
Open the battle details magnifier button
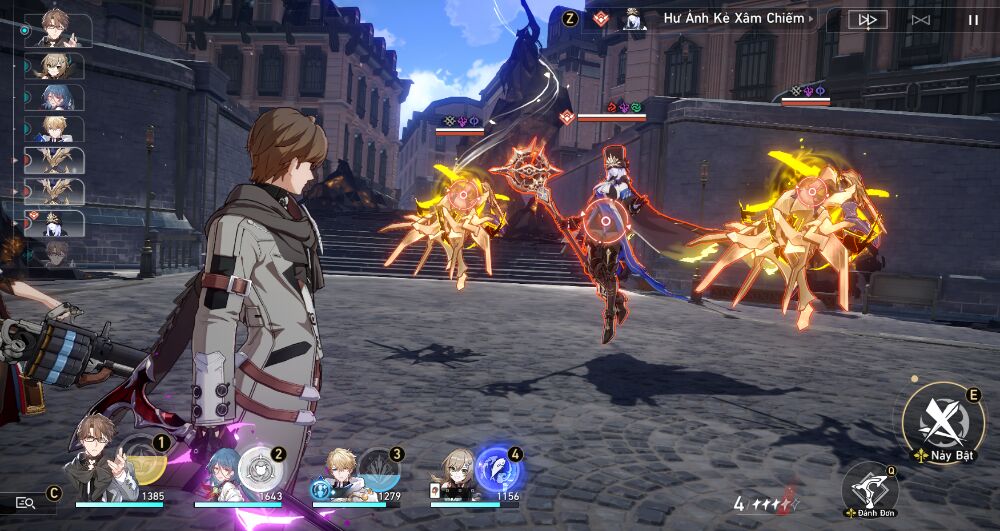click(x=26, y=503)
